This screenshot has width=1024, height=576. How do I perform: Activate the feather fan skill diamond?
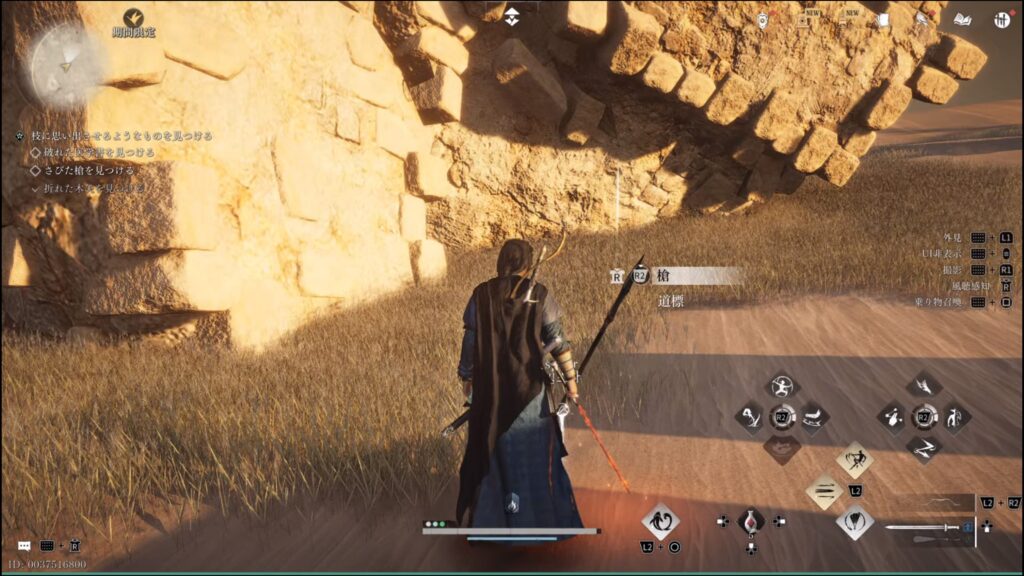click(855, 520)
